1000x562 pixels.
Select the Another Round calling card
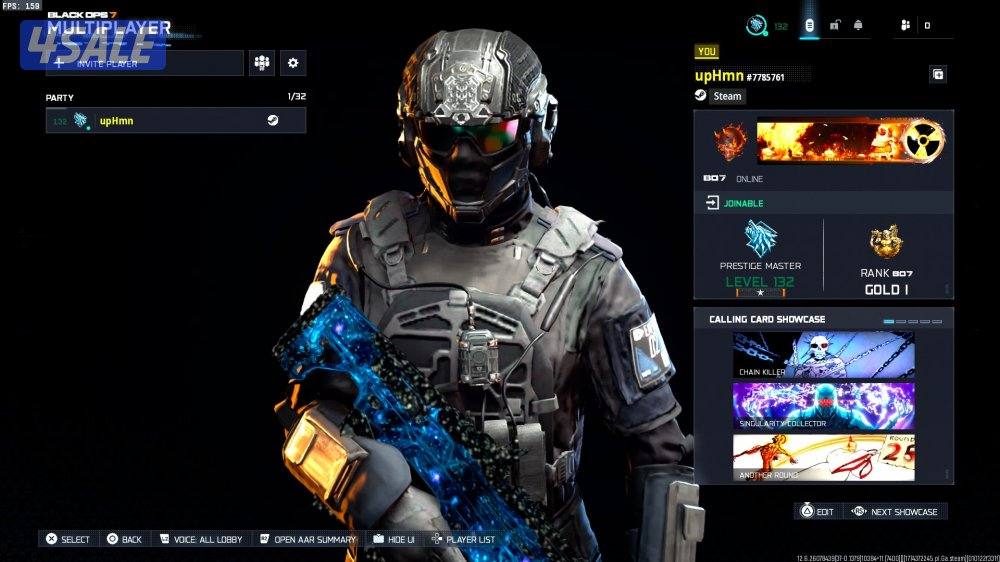click(823, 457)
